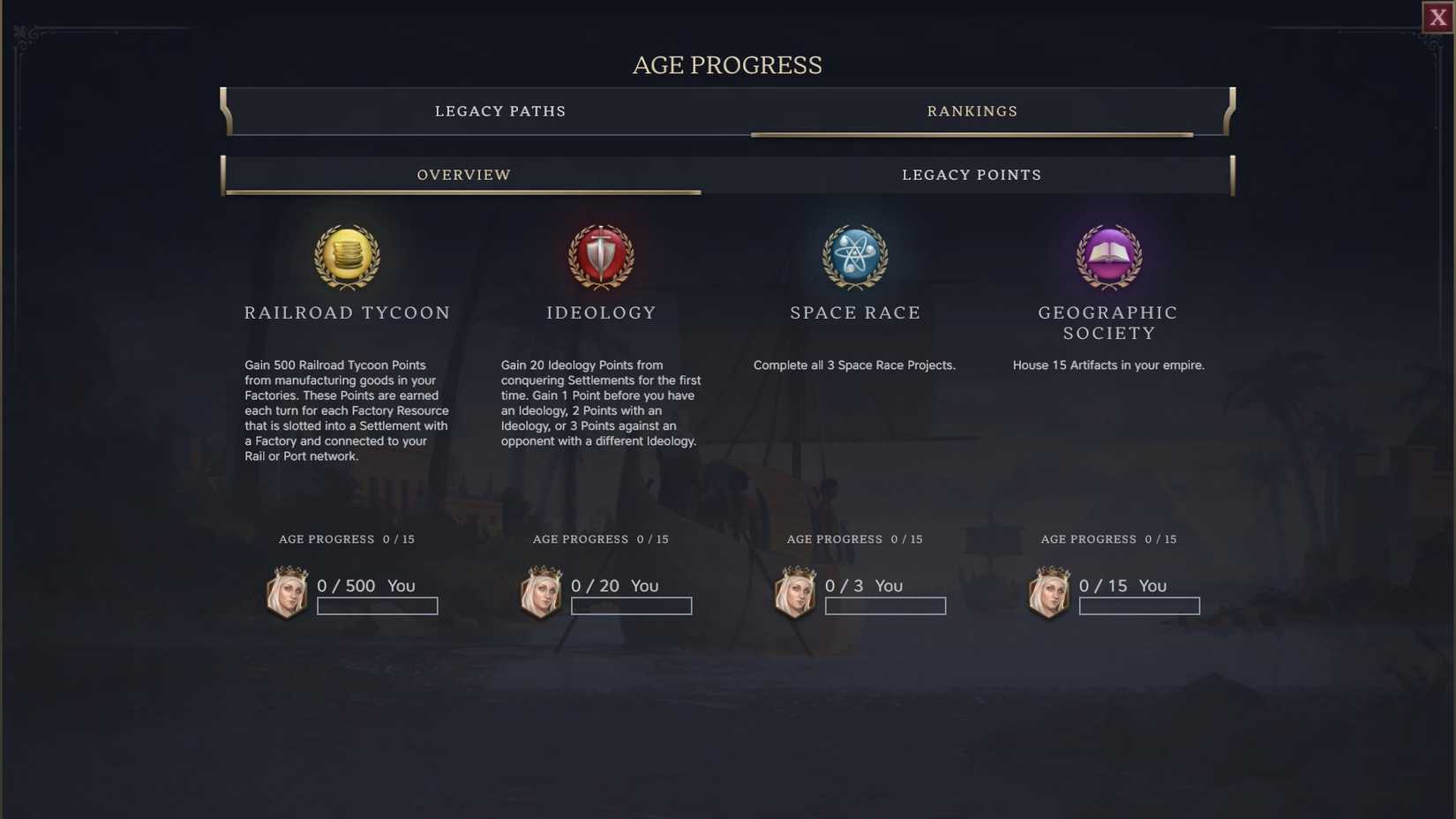Click the Space Race atom medallion
This screenshot has width=1456, height=819.
click(854, 258)
